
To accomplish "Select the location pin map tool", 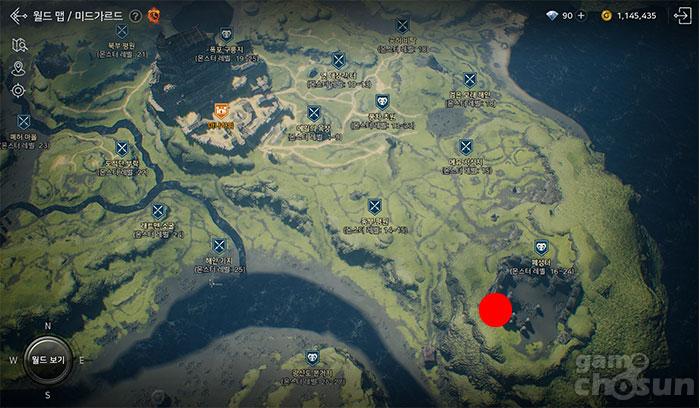I will [x=18, y=68].
